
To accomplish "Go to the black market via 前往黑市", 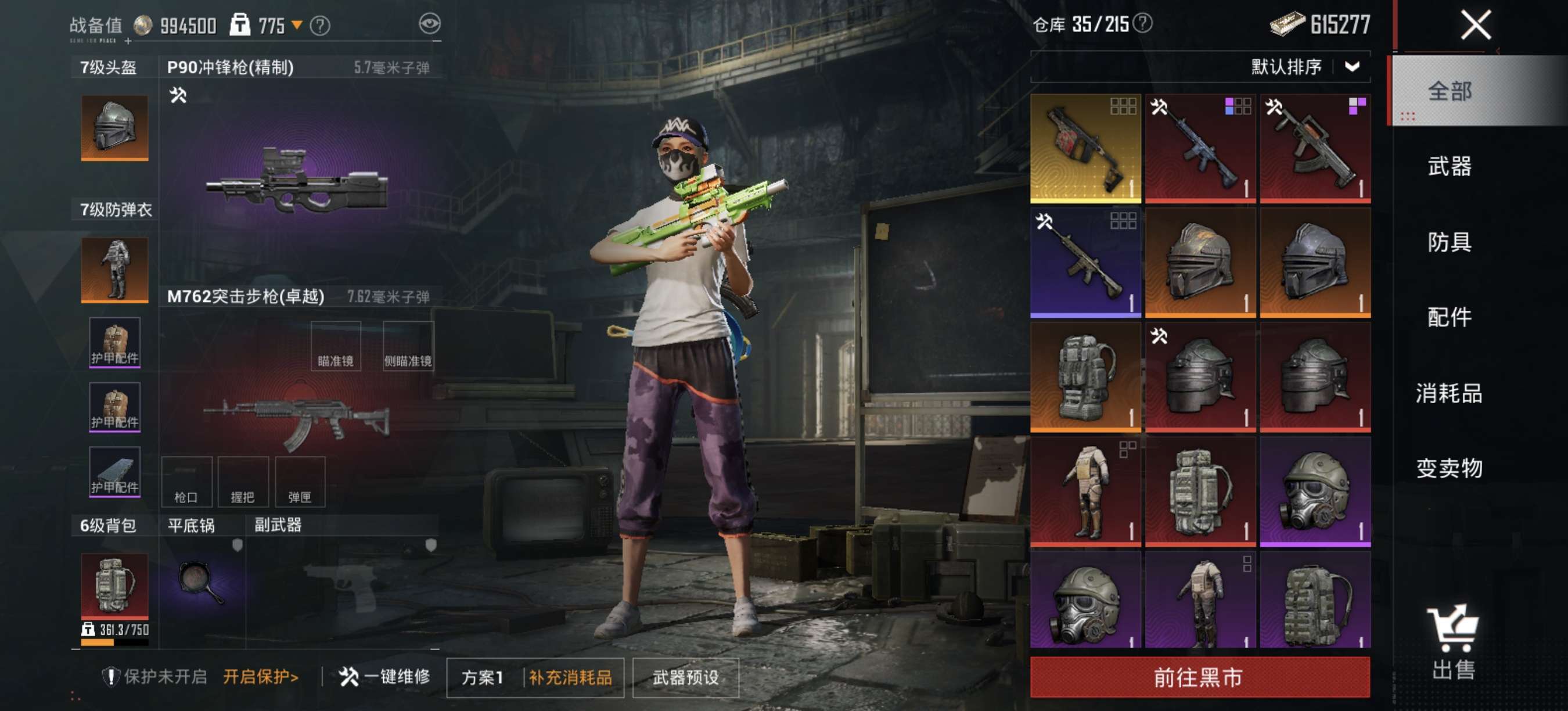I will (x=1199, y=677).
